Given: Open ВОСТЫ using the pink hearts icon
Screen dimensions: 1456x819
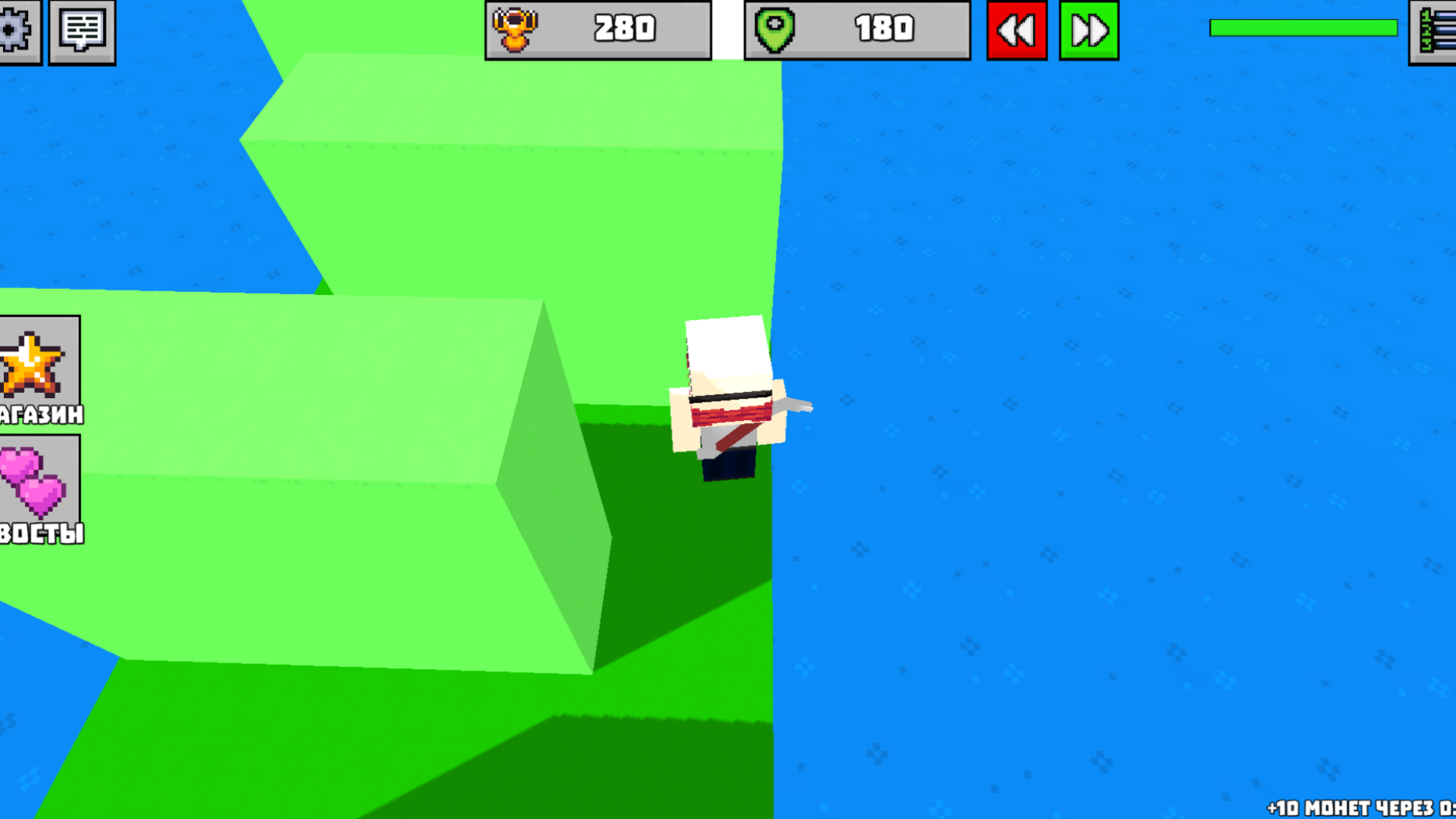Looking at the screenshot, I should [x=30, y=482].
